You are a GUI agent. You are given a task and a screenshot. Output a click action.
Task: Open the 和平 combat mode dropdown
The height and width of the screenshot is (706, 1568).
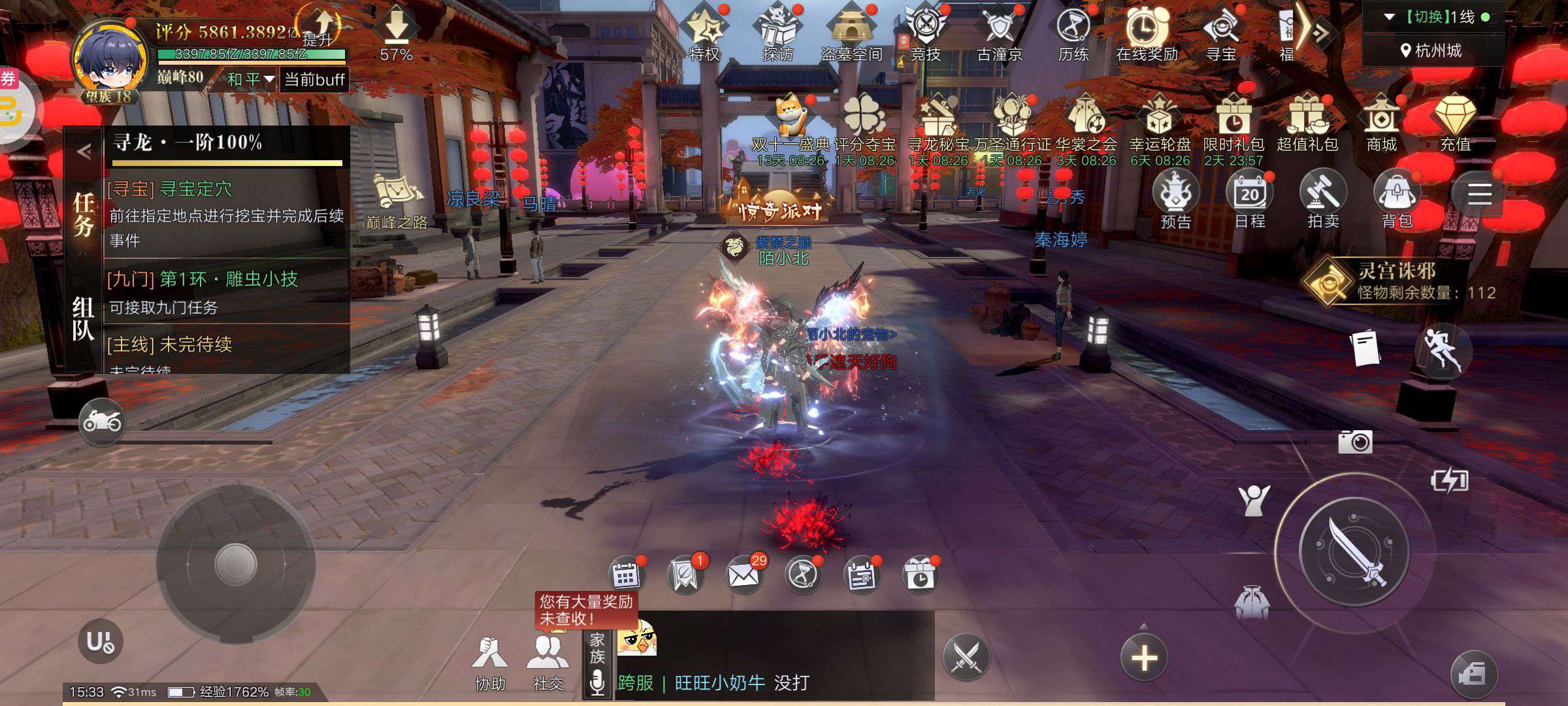pyautogui.click(x=250, y=80)
